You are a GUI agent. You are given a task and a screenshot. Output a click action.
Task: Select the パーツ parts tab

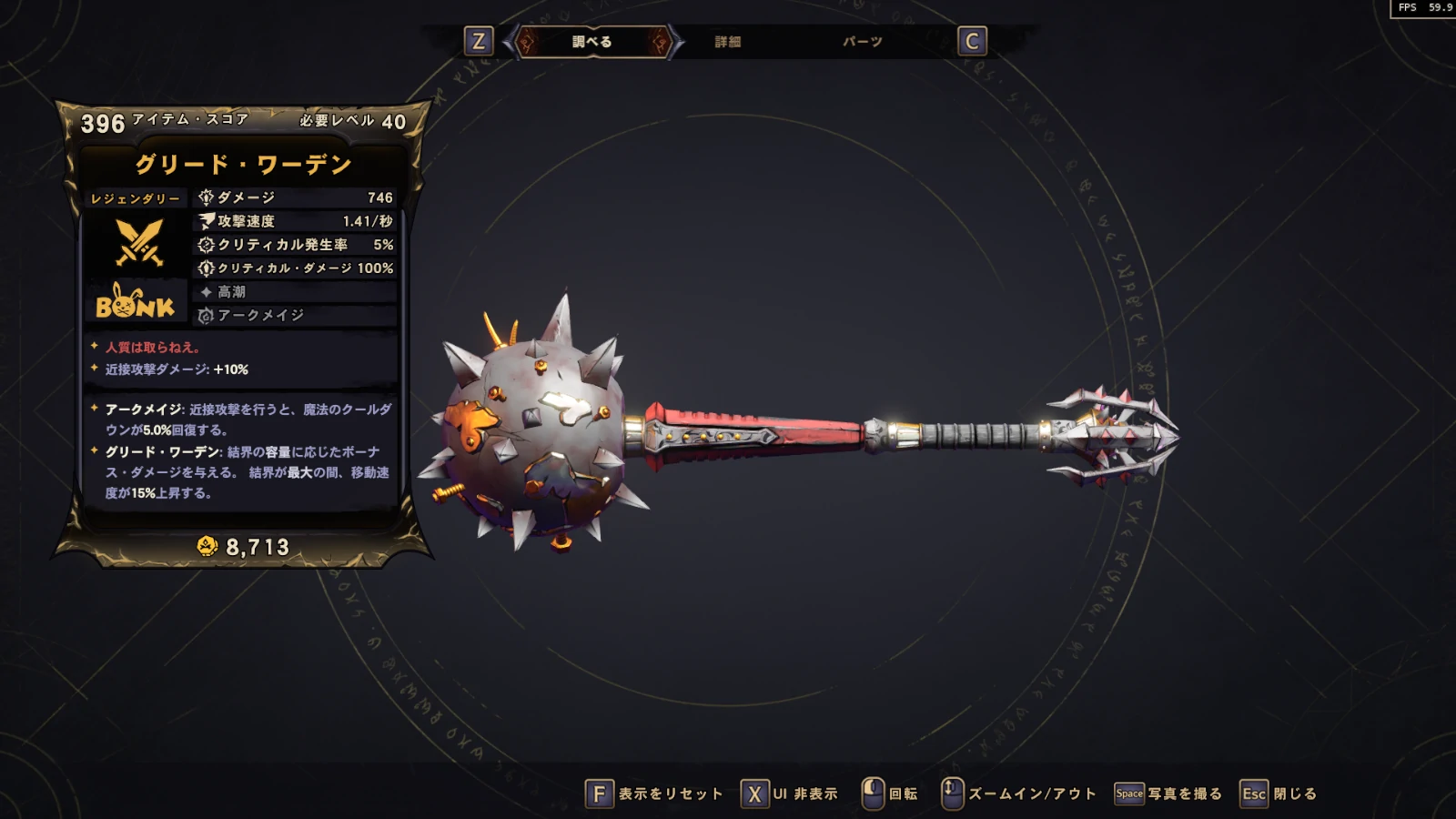[862, 42]
